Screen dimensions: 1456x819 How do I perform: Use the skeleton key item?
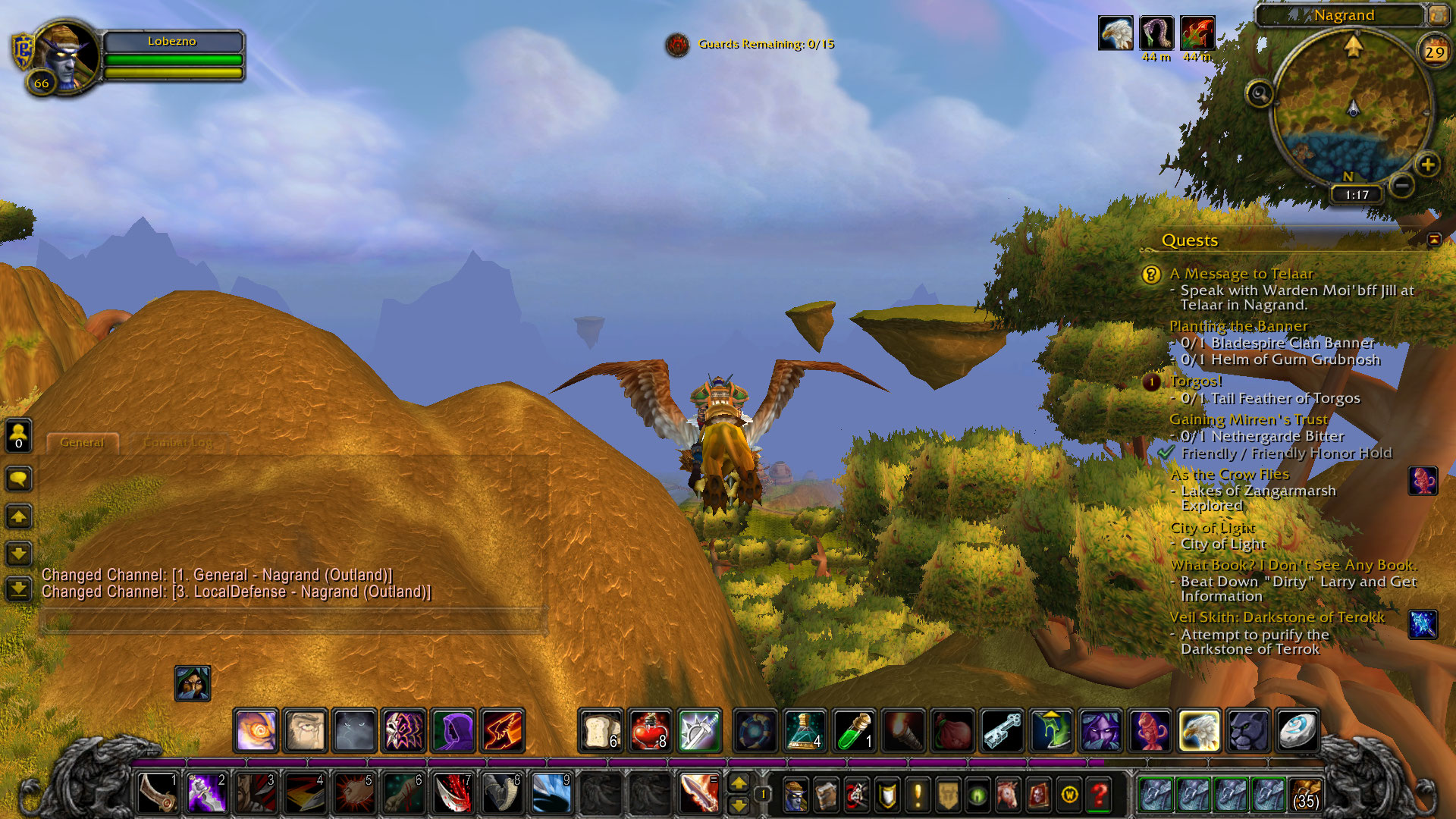coord(1003,731)
